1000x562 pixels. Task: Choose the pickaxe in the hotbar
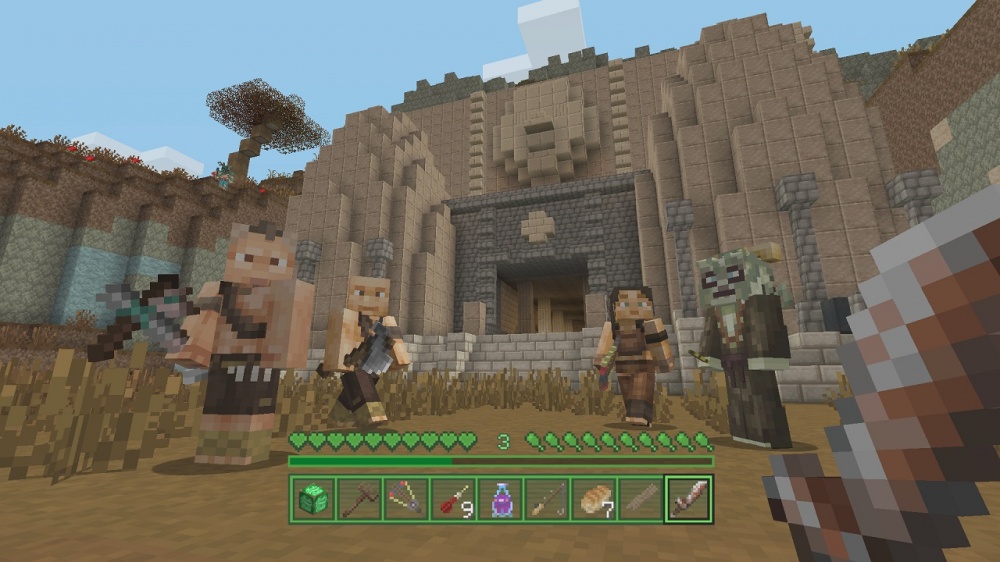click(360, 499)
